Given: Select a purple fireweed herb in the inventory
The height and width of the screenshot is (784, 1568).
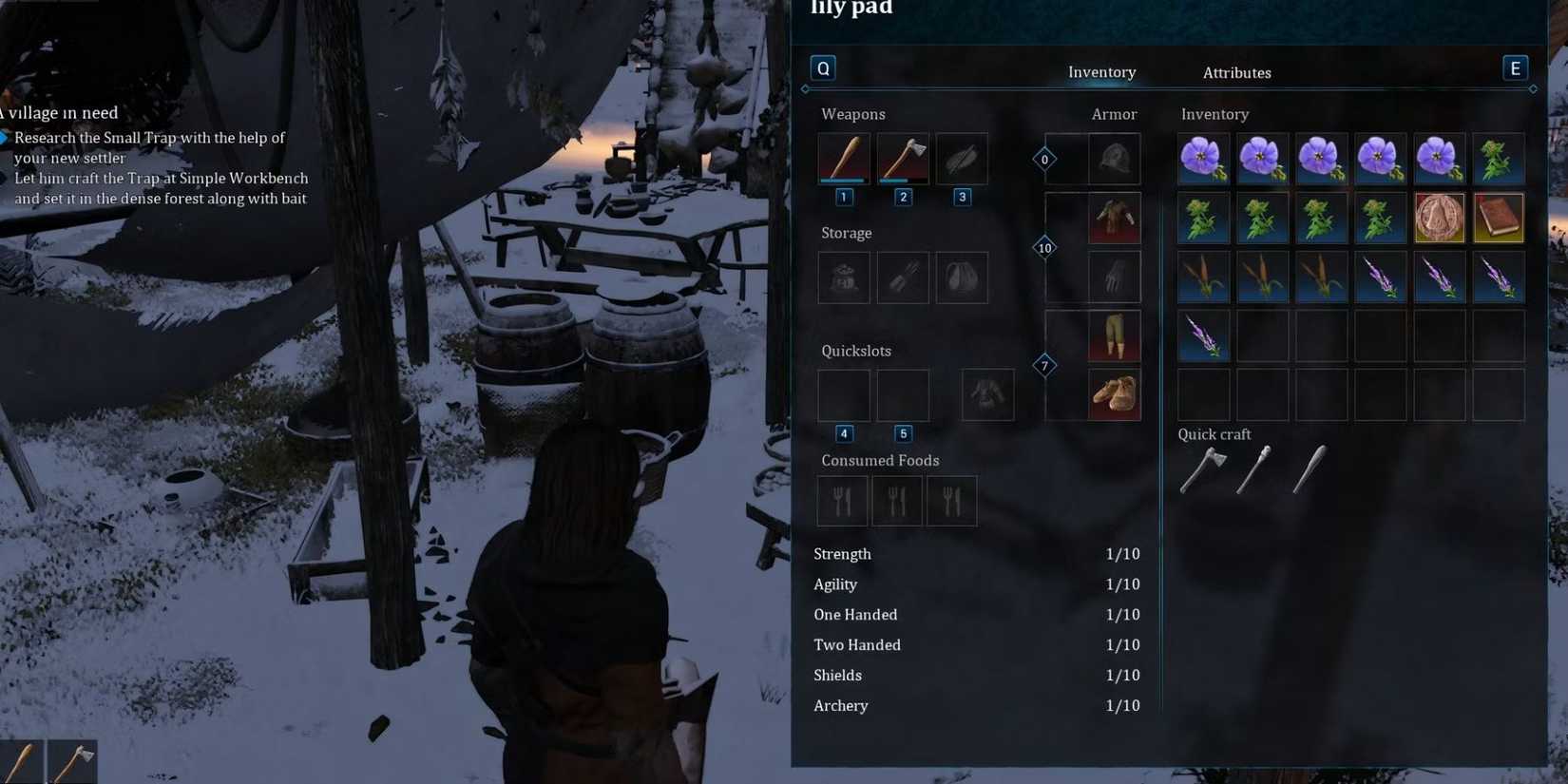Looking at the screenshot, I should coord(1381,277).
